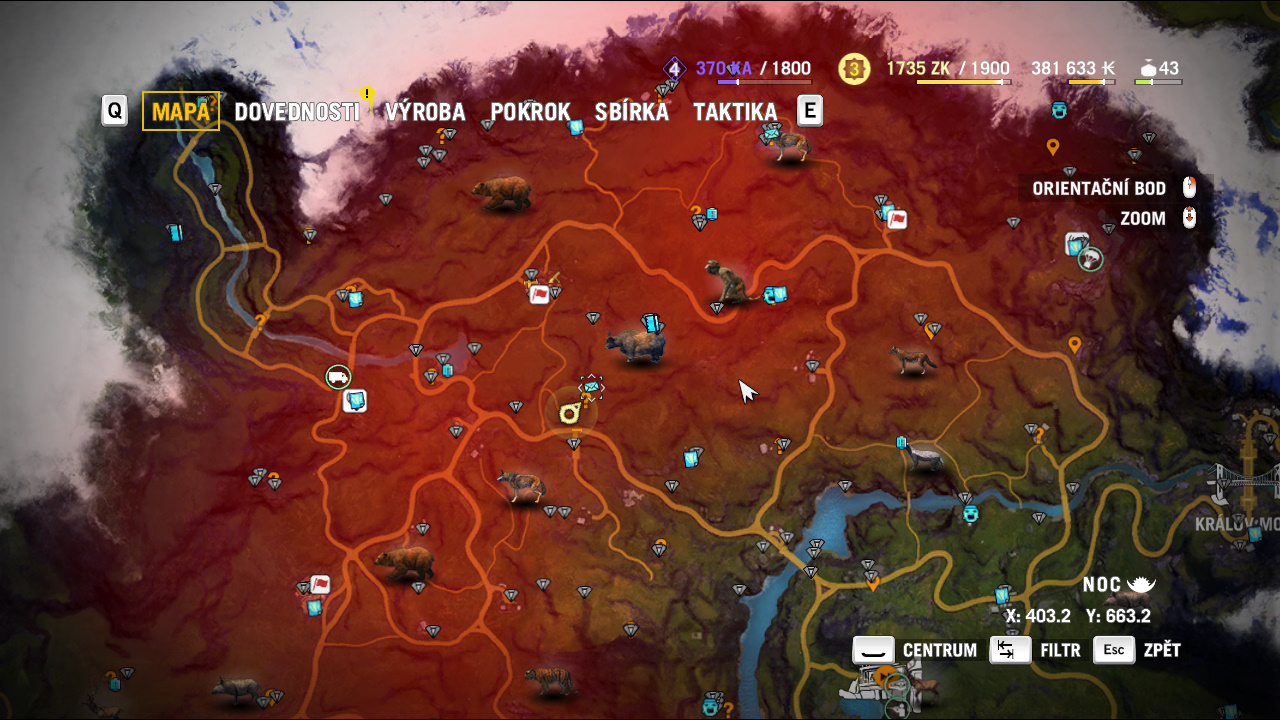Center the map with Centrum
This screenshot has width=1280, height=720.
[915, 650]
